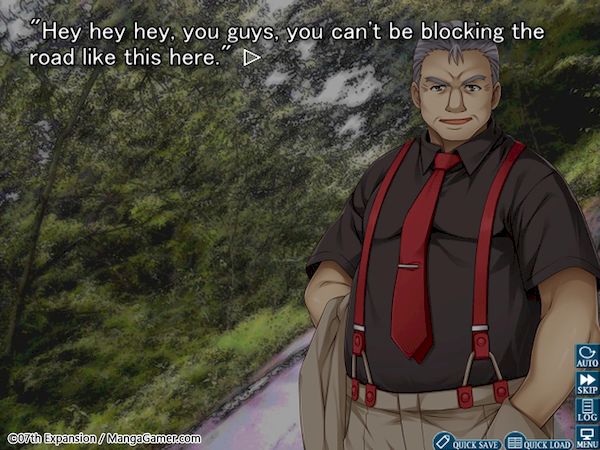Open the game Menu
This screenshot has height=450, width=600.
point(587,436)
